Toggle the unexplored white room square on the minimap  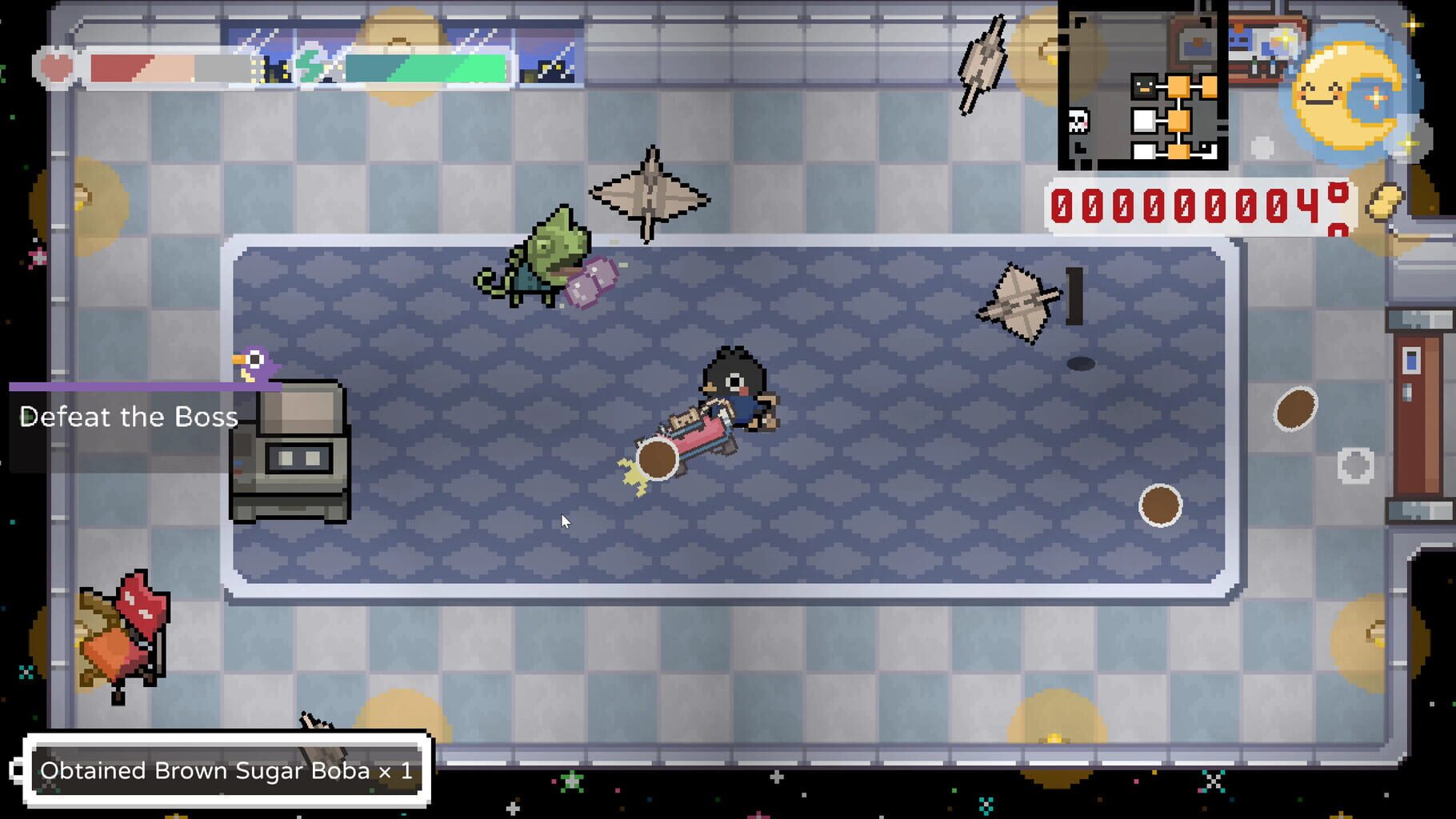coord(1142,119)
